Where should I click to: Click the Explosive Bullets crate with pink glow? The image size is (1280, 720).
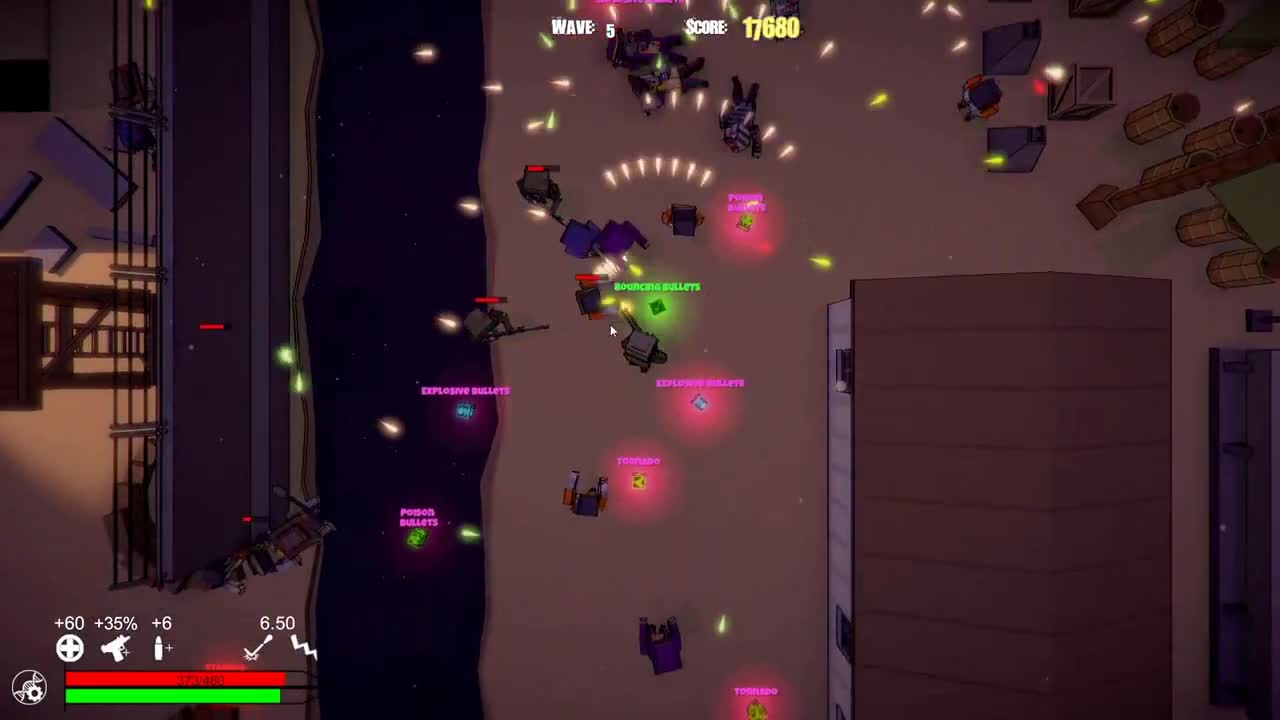coord(698,402)
